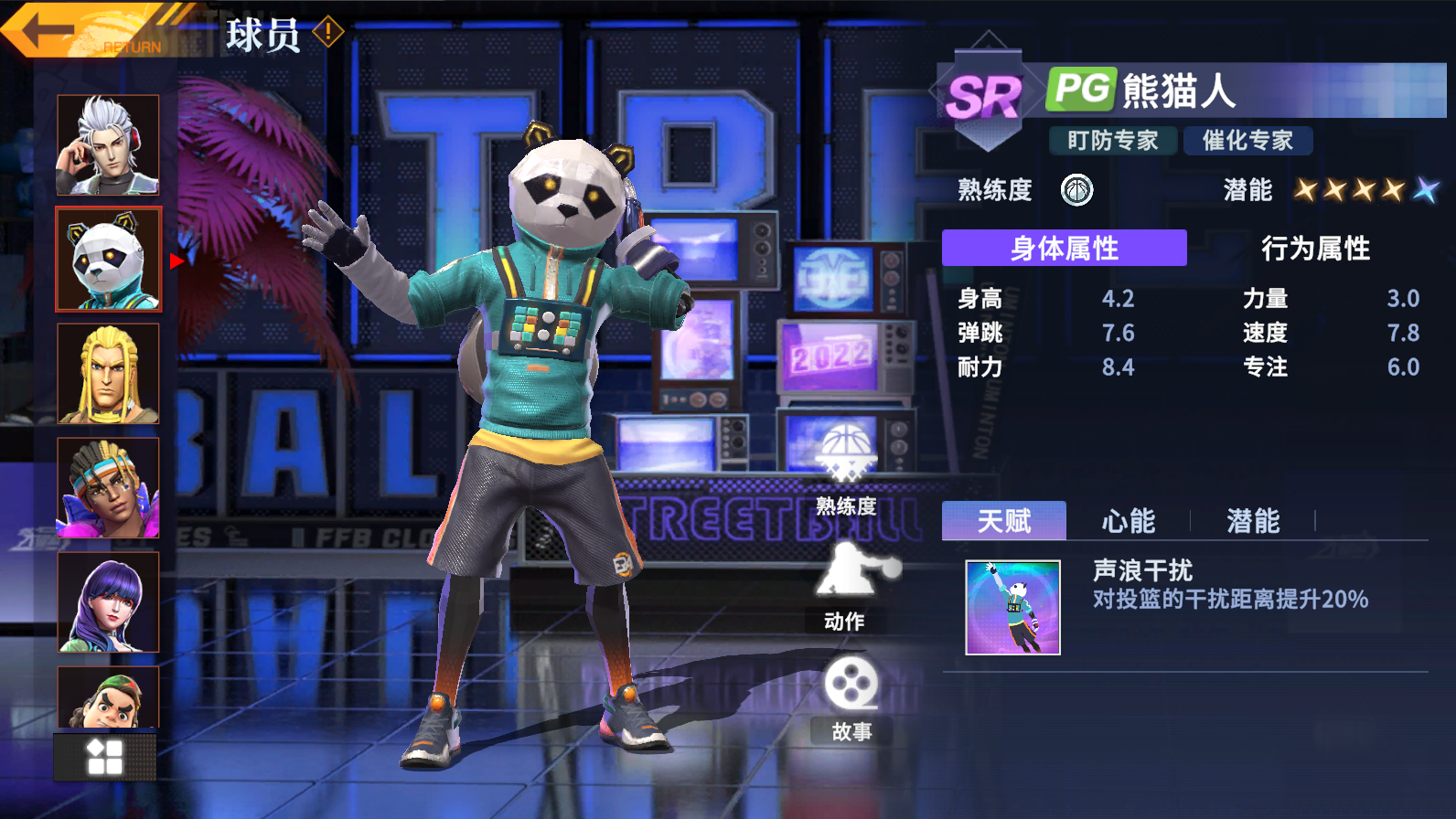The image size is (1456, 819).
Task: Select the panda character portrait in sidebar
Action: tap(107, 259)
